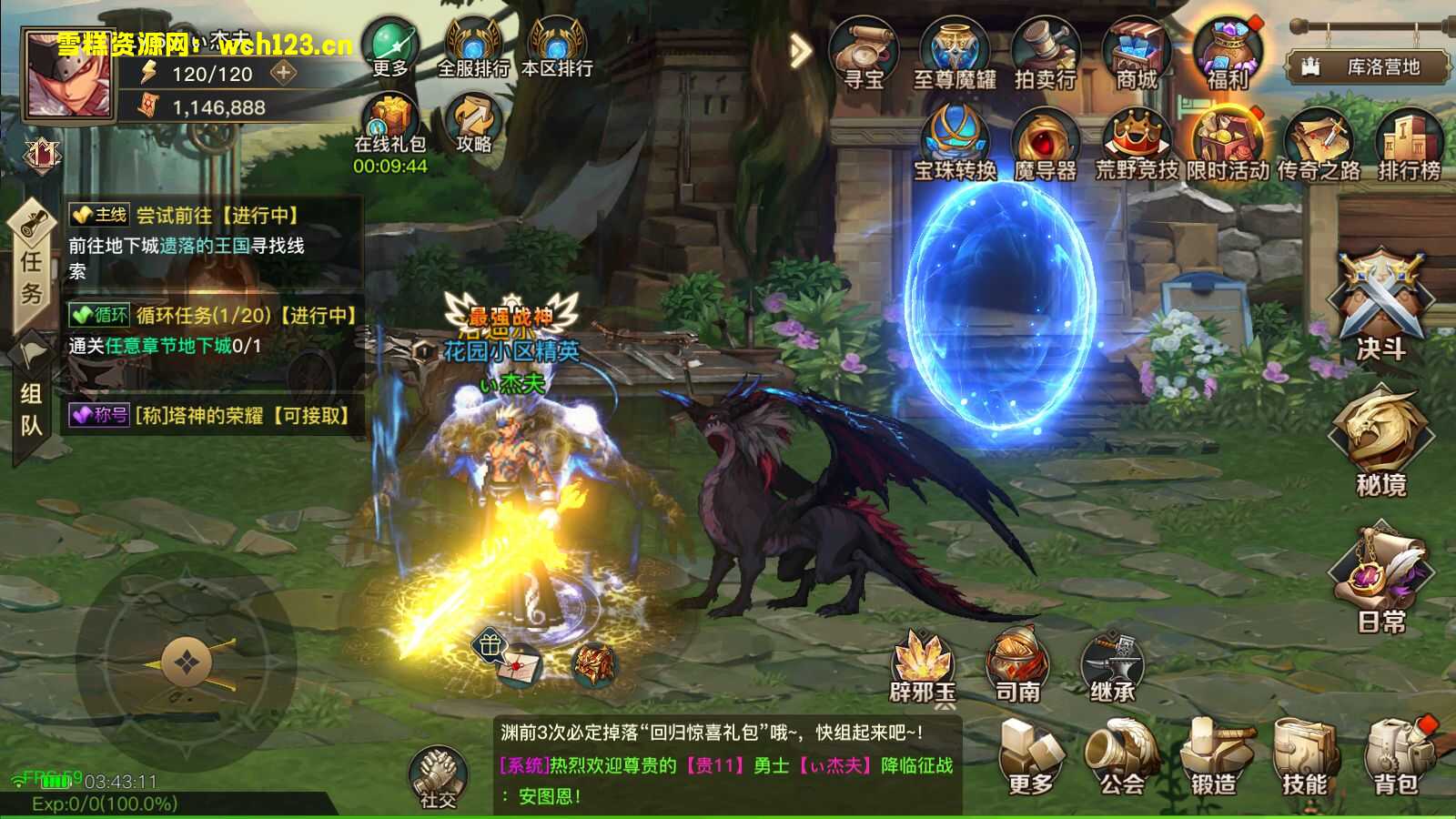This screenshot has height=819, width=1456.
Task: Open the 至尊魔罐 magic jar
Action: [x=955, y=55]
